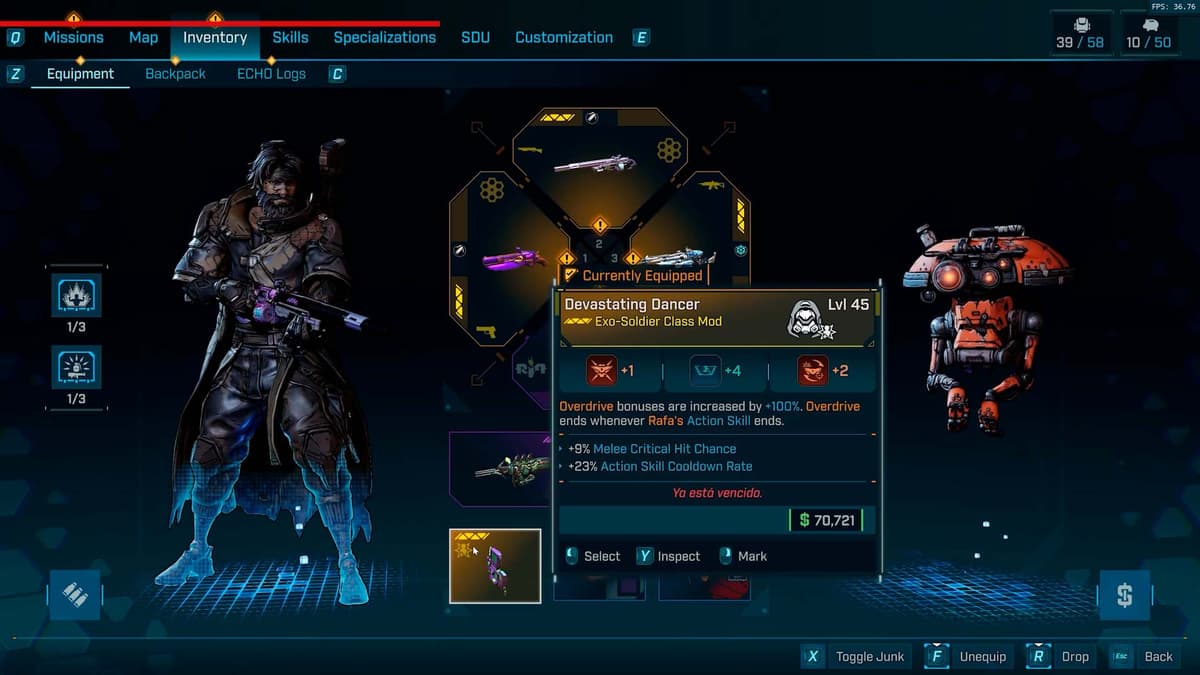1200x675 pixels.
Task: View the ECHO Logs sub-tab
Action: (271, 74)
